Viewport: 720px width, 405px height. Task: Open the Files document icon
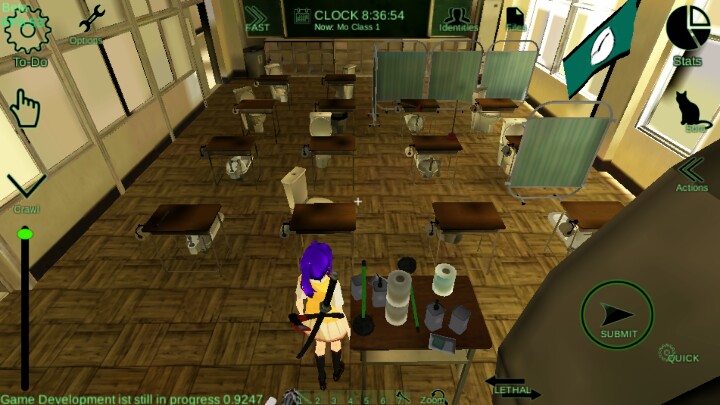click(515, 18)
